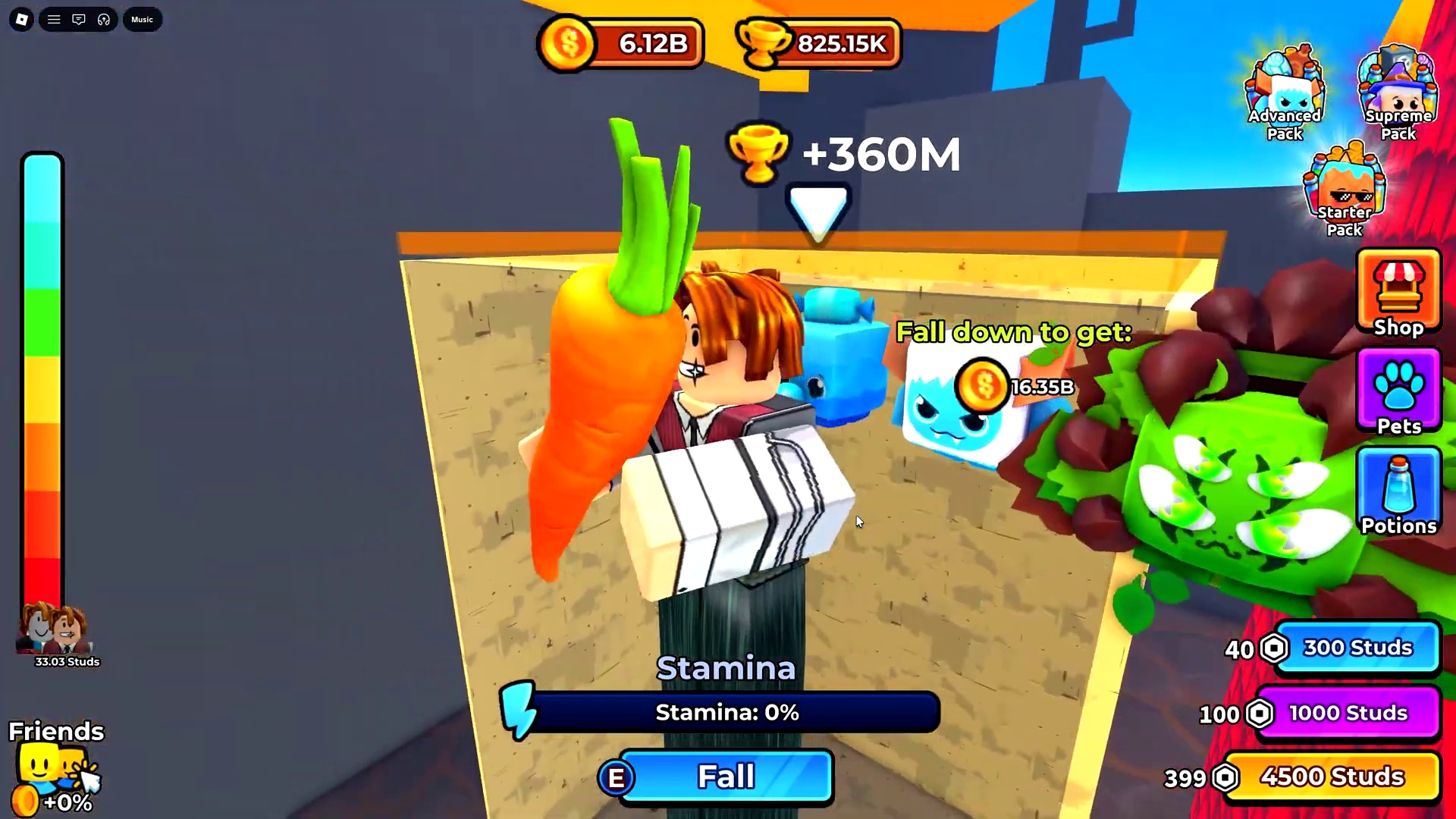Open the in-game chat icon
This screenshot has width=1456, height=819.
[x=79, y=19]
